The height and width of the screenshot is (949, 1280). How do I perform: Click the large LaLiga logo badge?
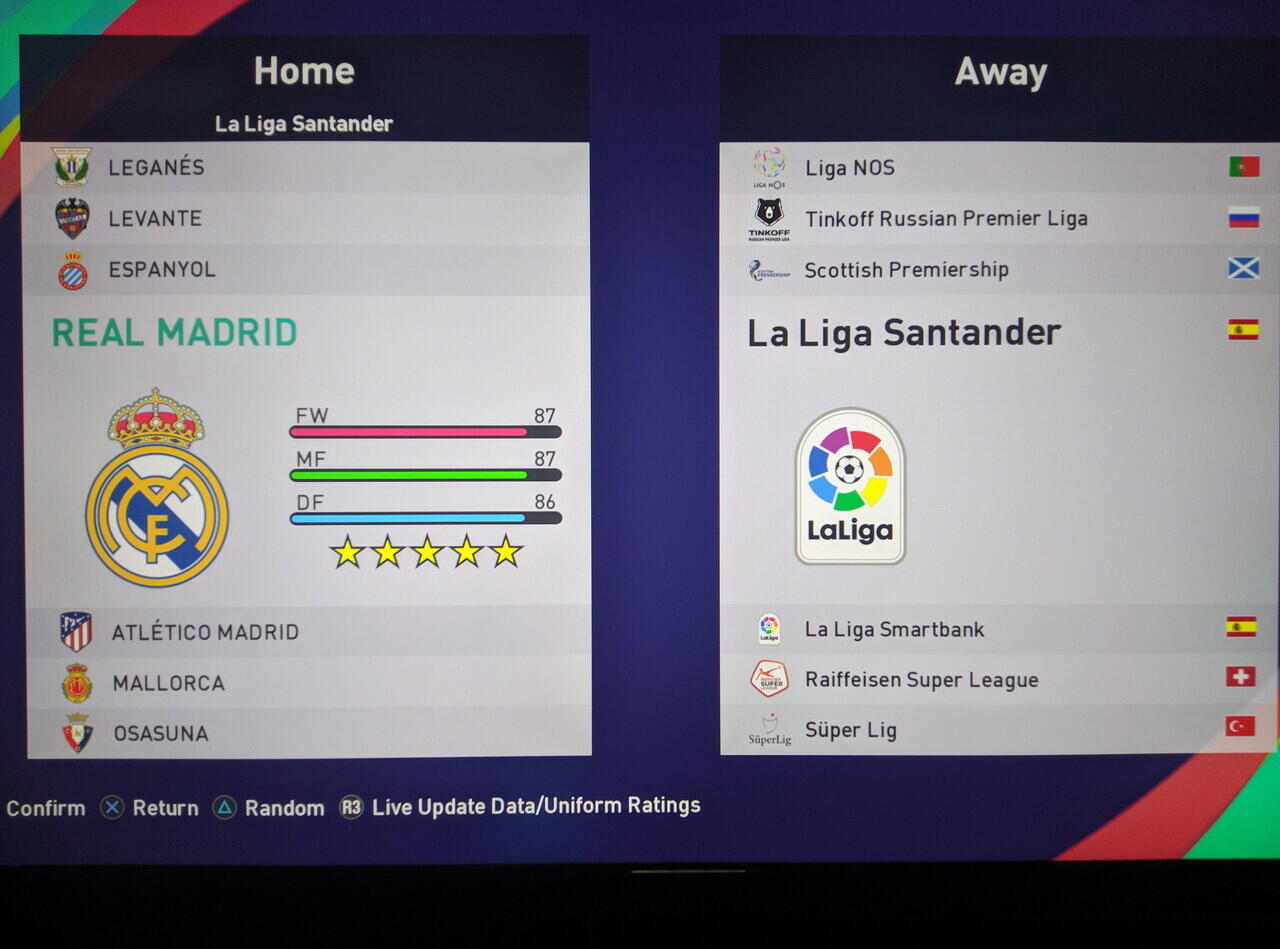click(x=850, y=486)
